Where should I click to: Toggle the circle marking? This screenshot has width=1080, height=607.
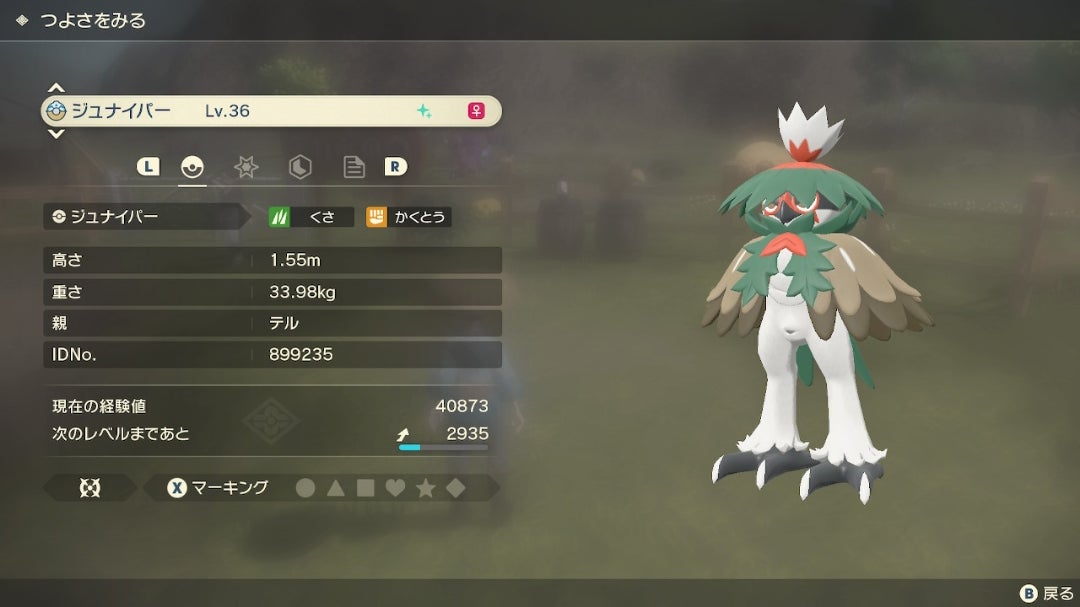(x=306, y=488)
